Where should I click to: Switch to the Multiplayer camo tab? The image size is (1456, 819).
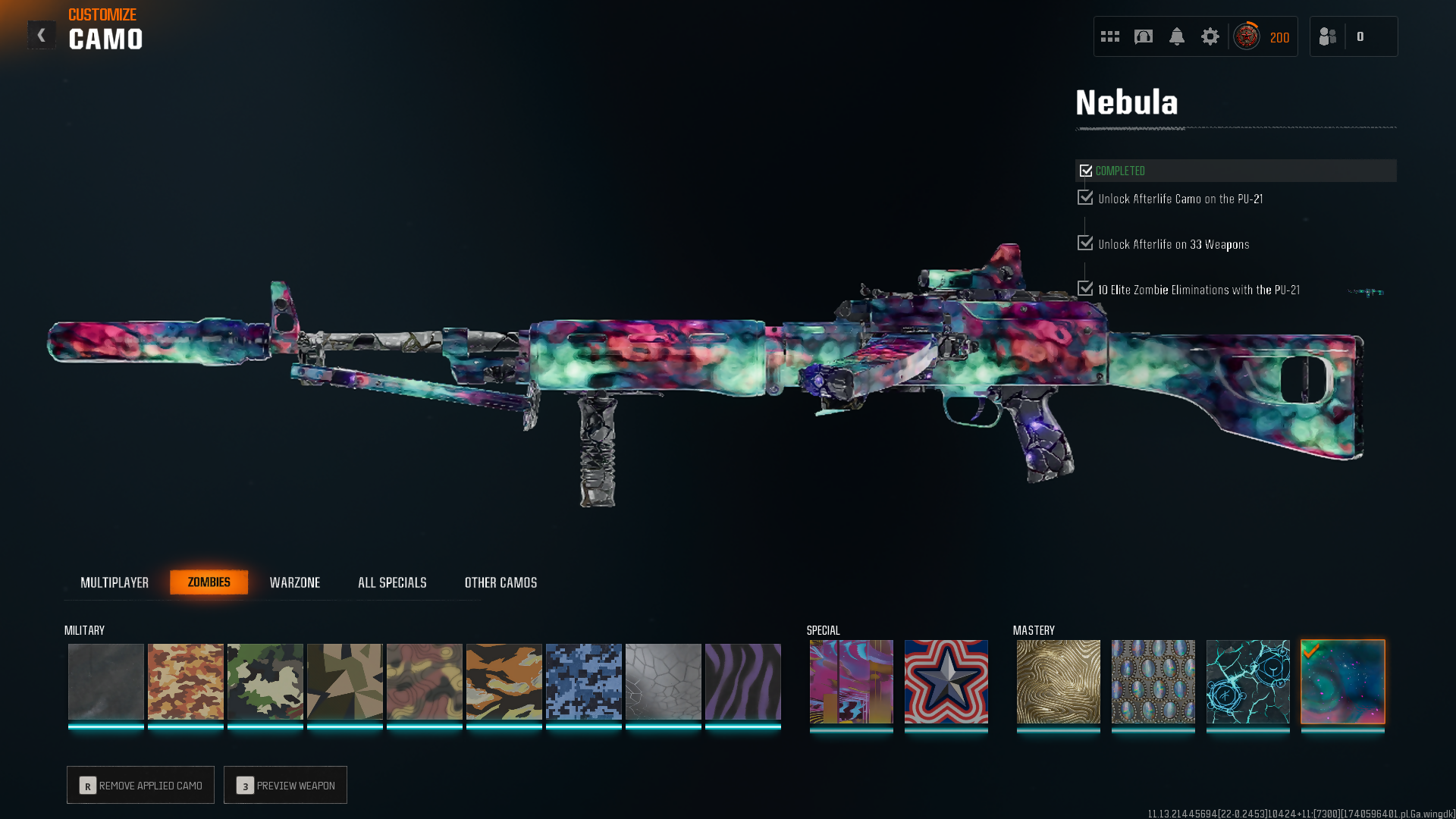(x=115, y=582)
